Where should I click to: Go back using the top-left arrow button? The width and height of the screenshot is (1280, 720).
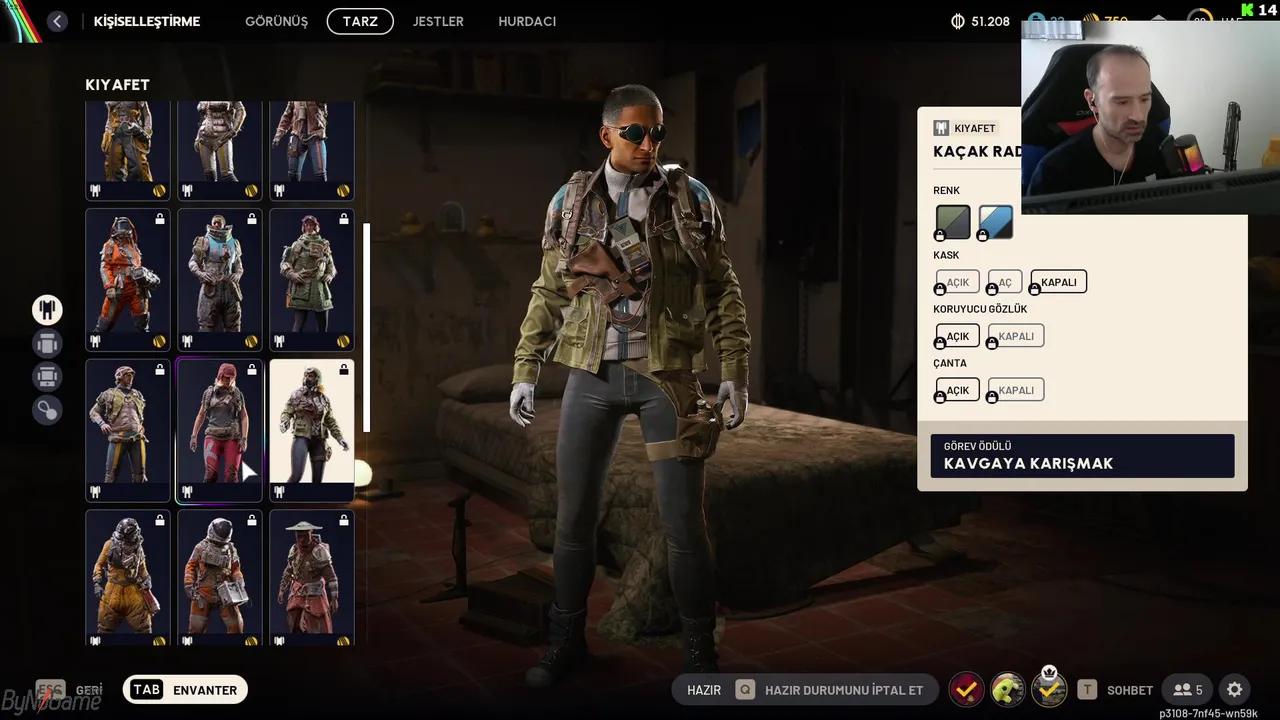click(x=57, y=21)
